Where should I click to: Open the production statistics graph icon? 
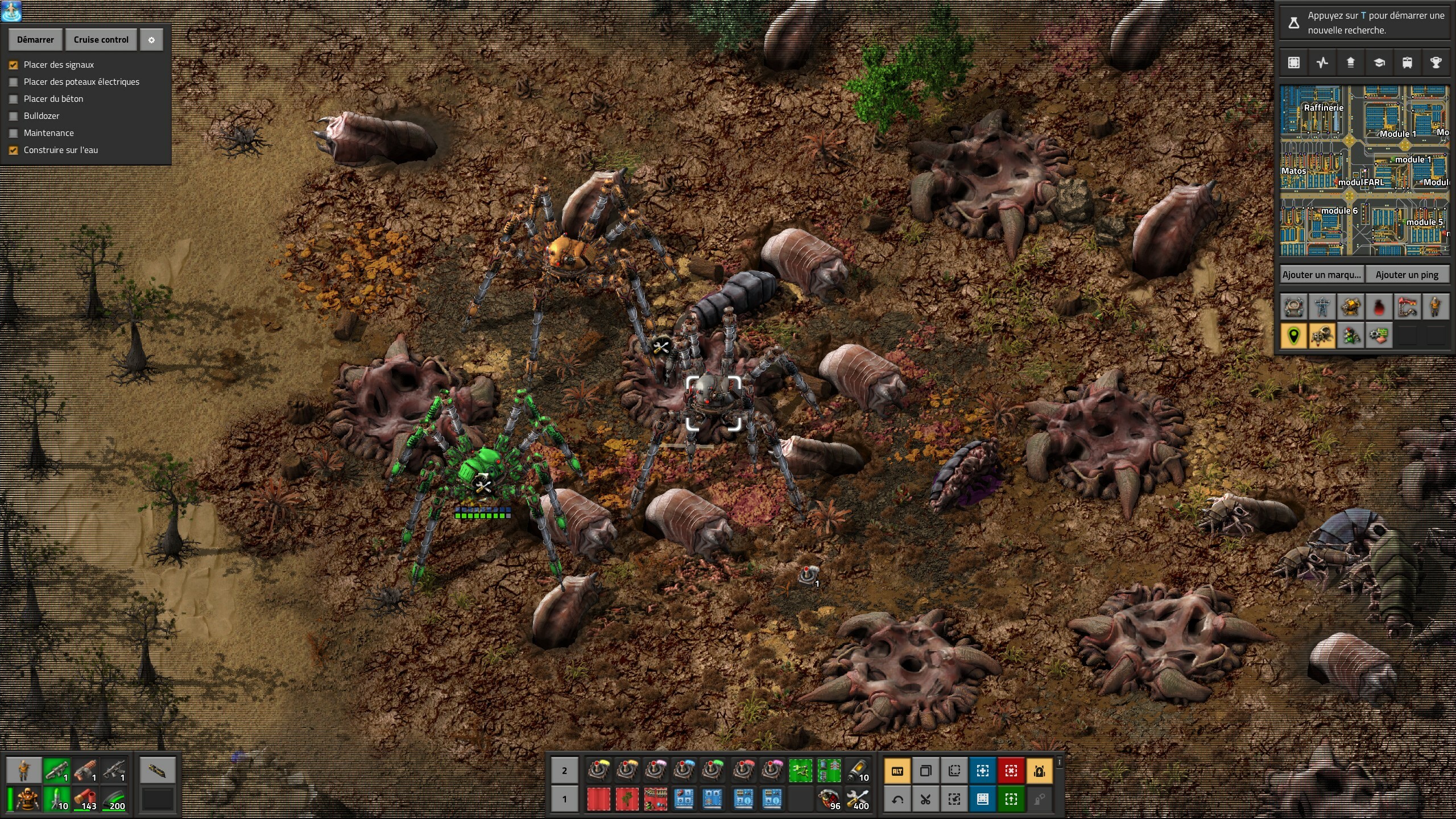(1322, 63)
